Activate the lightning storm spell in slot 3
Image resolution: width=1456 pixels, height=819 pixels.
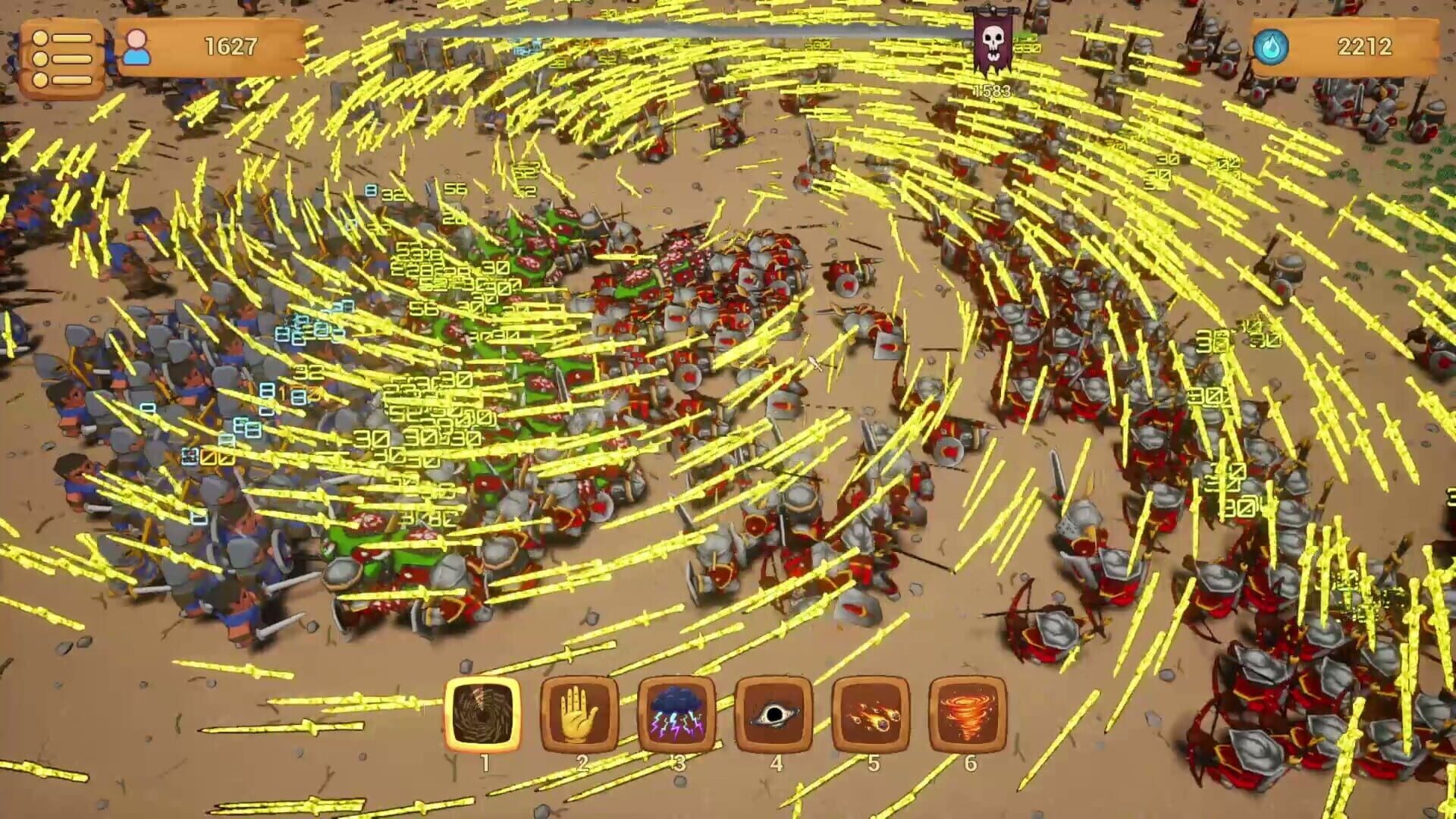click(679, 712)
